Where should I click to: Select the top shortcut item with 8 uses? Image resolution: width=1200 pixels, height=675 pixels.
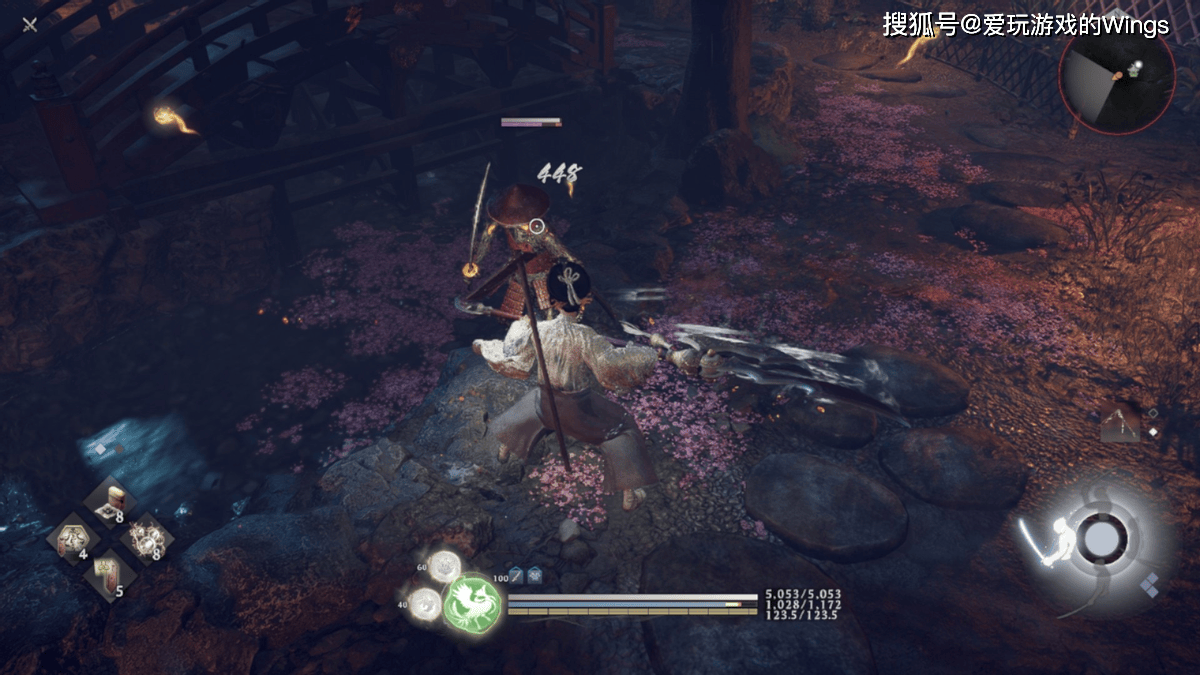tap(109, 503)
